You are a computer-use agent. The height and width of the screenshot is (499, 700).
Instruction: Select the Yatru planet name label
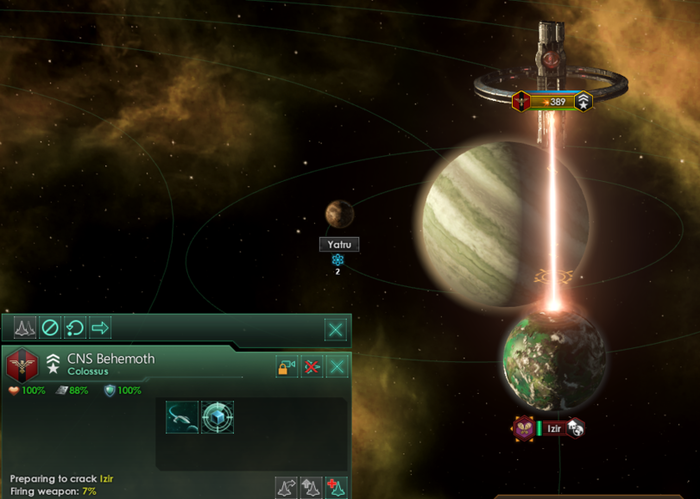click(x=338, y=244)
